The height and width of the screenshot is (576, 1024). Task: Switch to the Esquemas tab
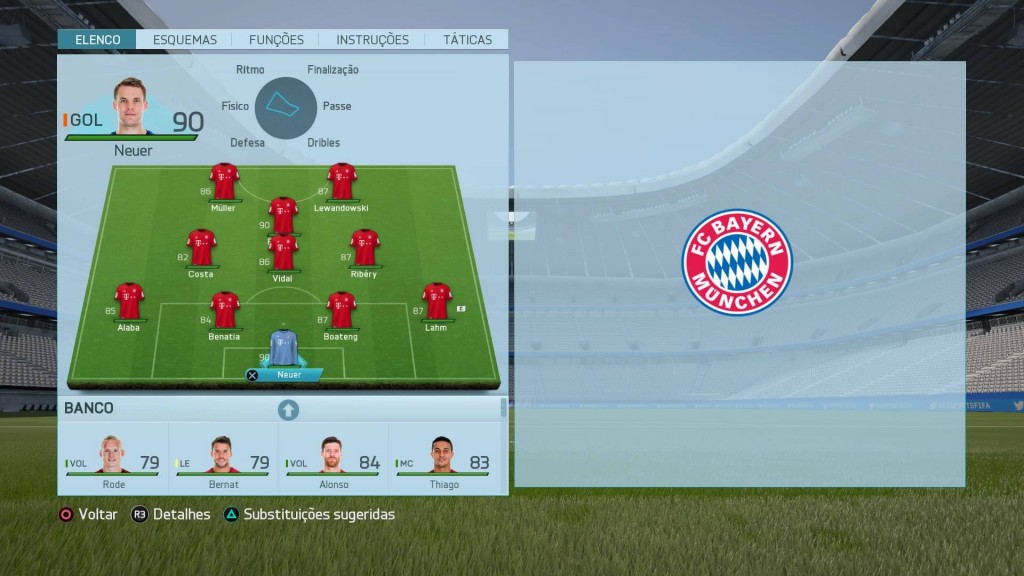pos(185,40)
